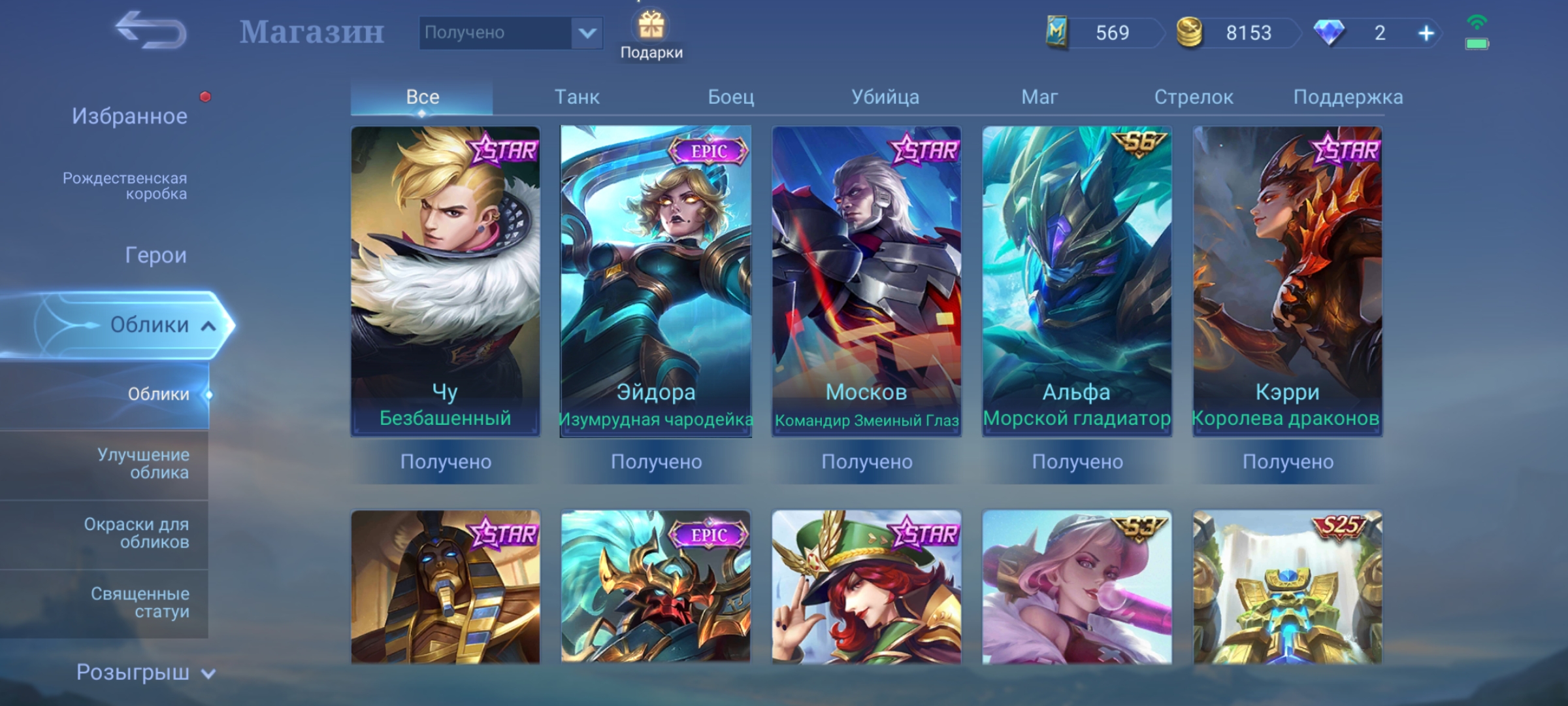Choose Альфа Морской гладиатор skin card

(1077, 281)
